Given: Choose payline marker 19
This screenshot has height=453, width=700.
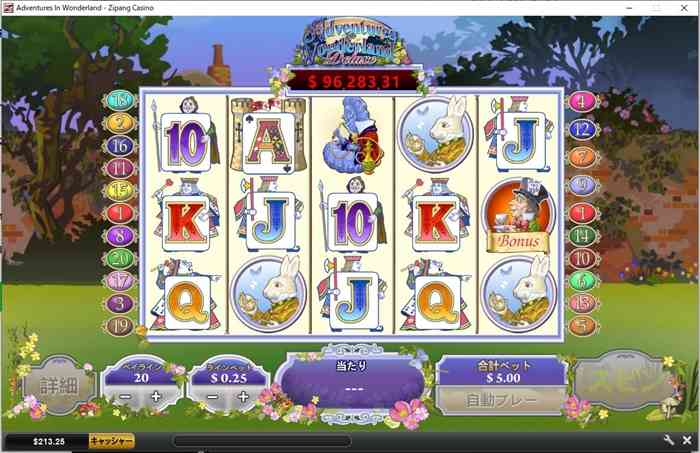Looking at the screenshot, I should click(120, 324).
